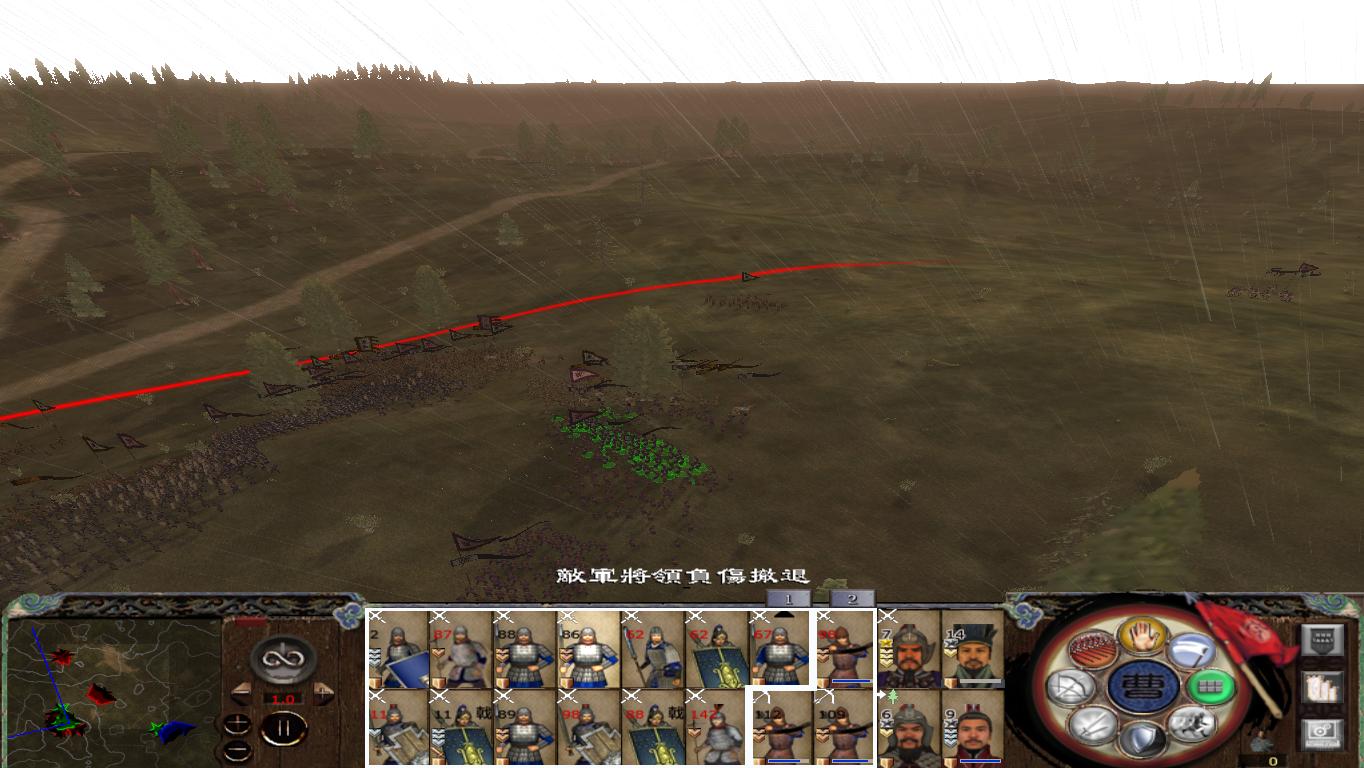Click the infinity unlimited time icon

pyautogui.click(x=284, y=658)
